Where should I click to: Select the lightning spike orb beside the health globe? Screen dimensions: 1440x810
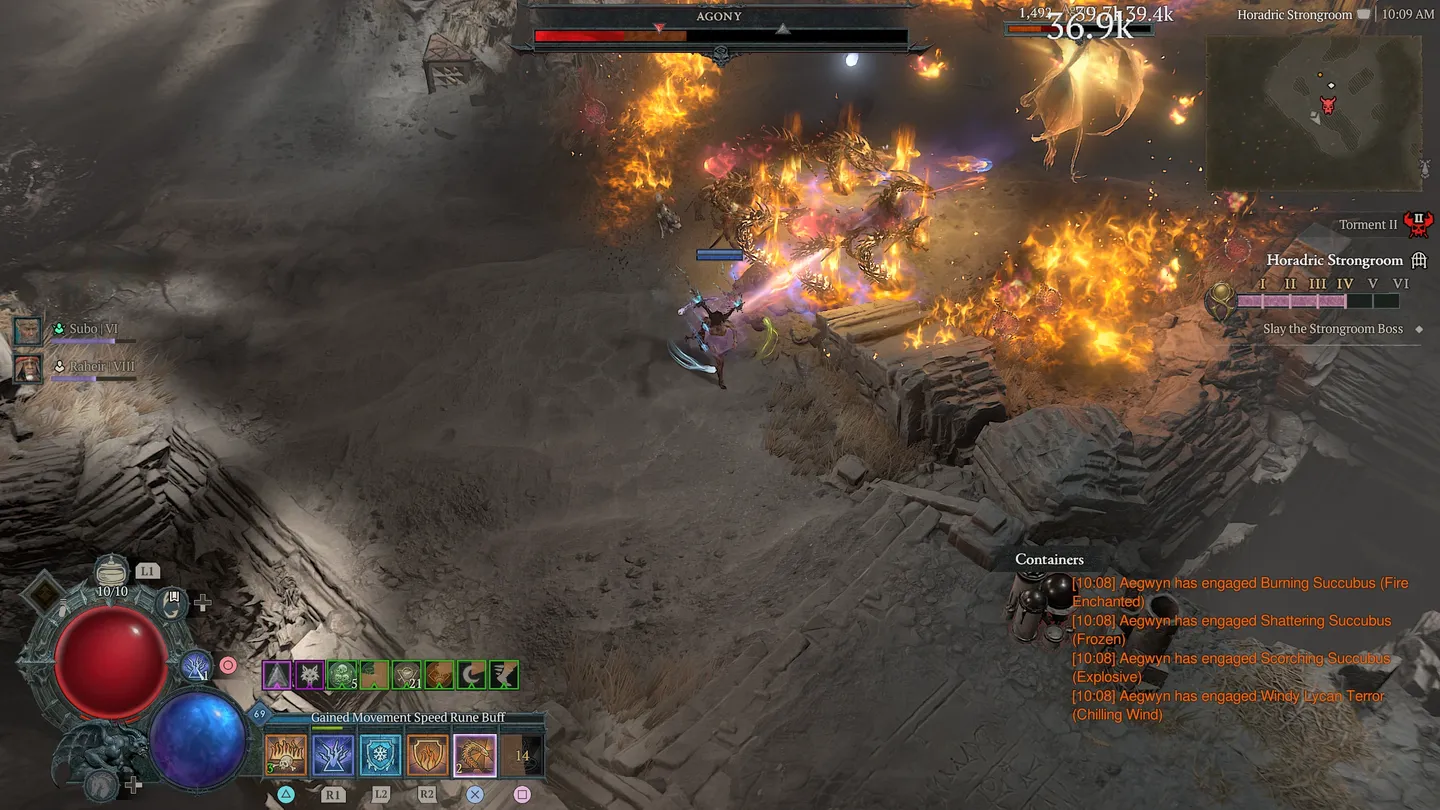(196, 665)
